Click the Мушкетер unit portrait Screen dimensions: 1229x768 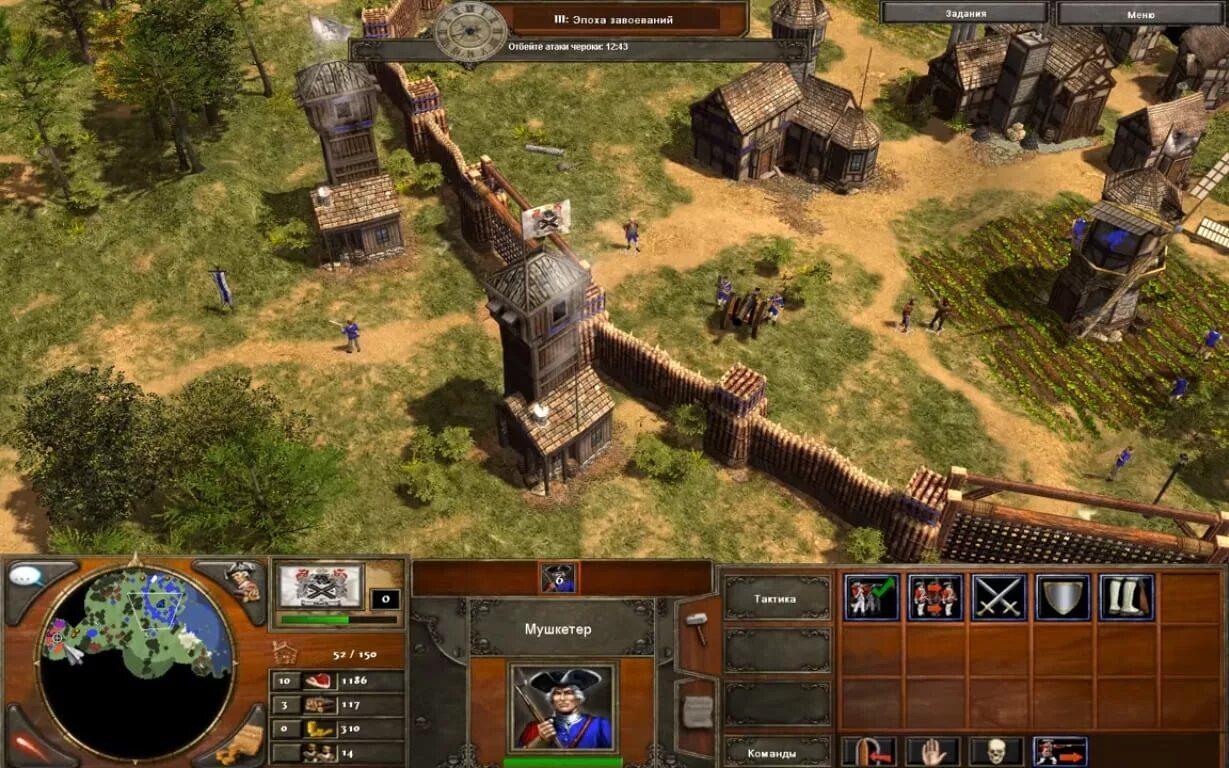[561, 707]
